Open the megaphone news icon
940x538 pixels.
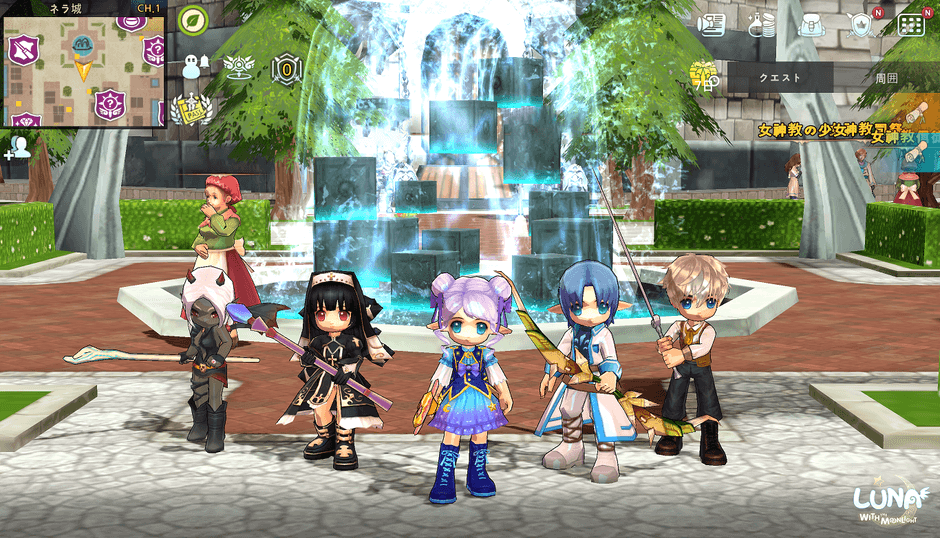pos(711,25)
